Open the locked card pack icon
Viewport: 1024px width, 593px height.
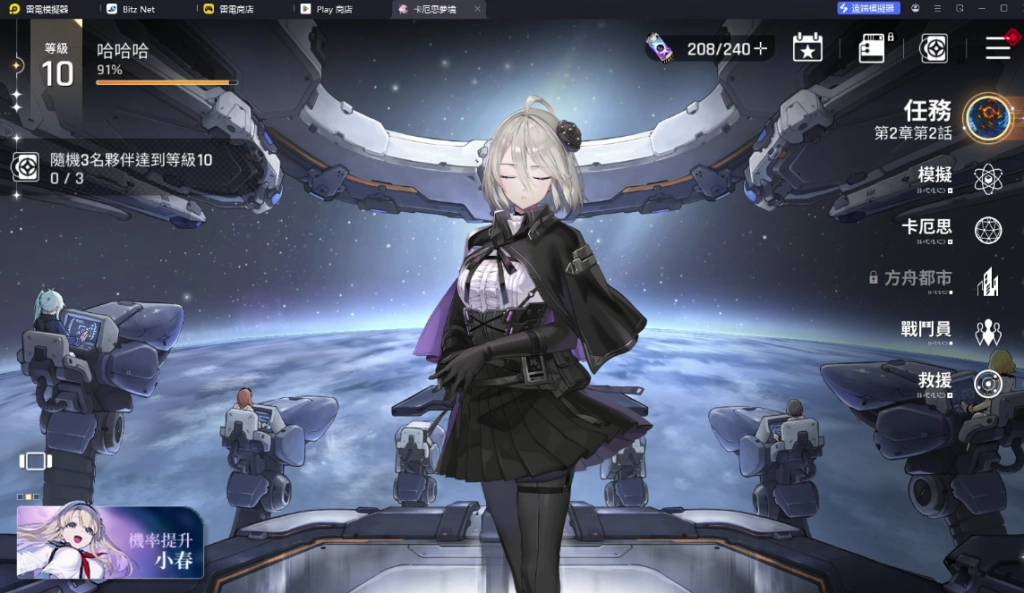click(873, 47)
